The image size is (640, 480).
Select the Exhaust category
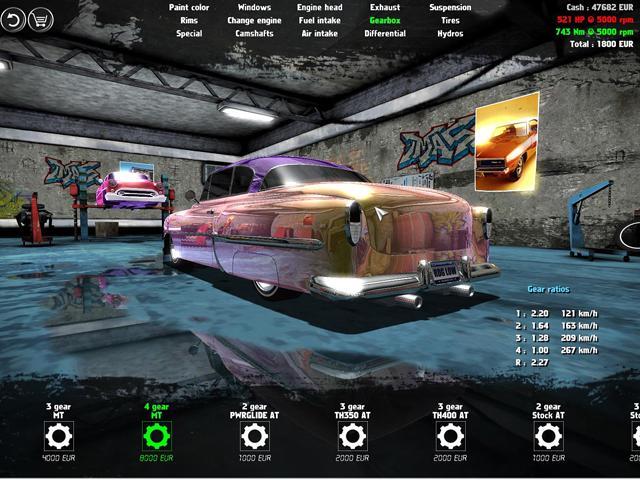click(385, 7)
